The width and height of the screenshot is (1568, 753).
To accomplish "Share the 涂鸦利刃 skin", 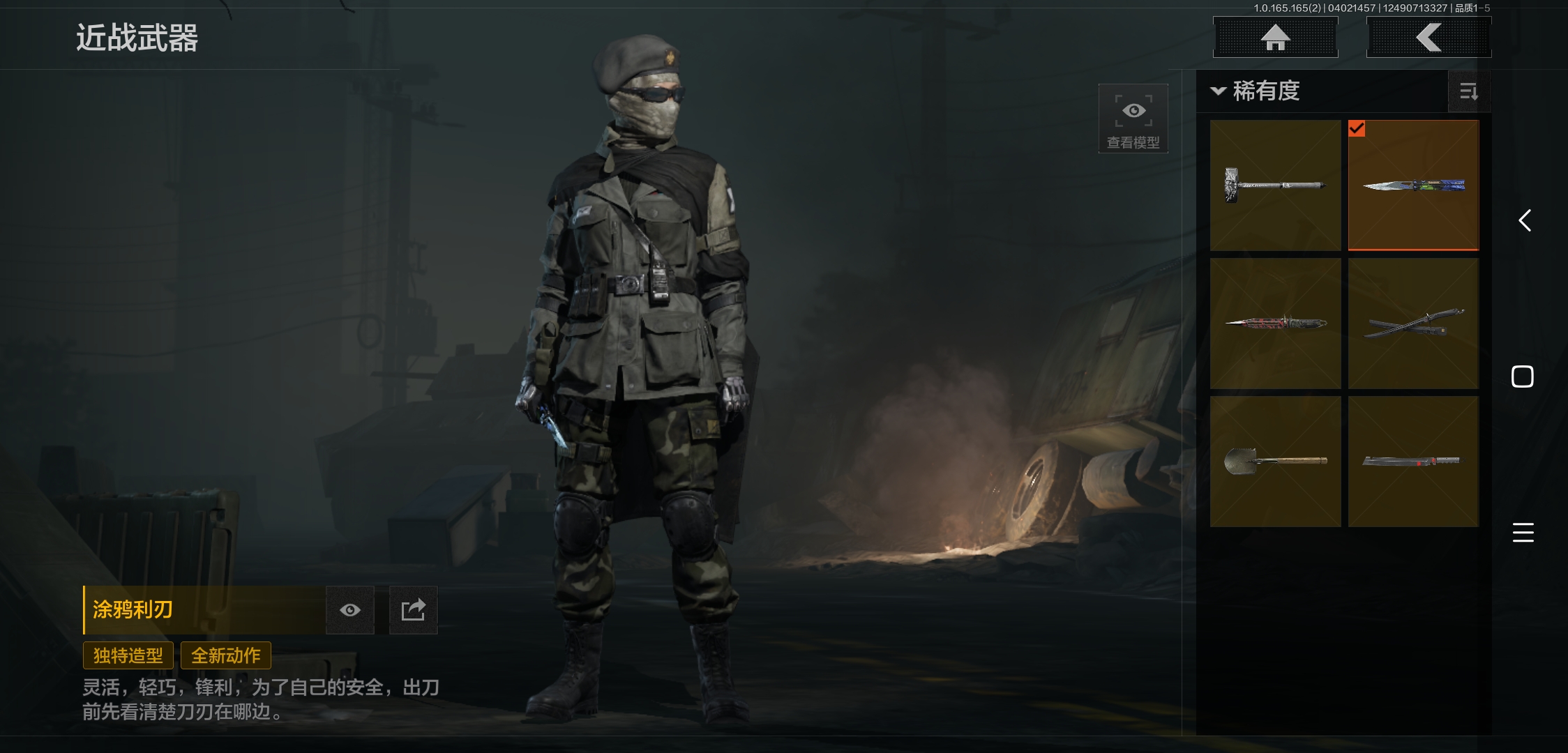I will [x=413, y=610].
